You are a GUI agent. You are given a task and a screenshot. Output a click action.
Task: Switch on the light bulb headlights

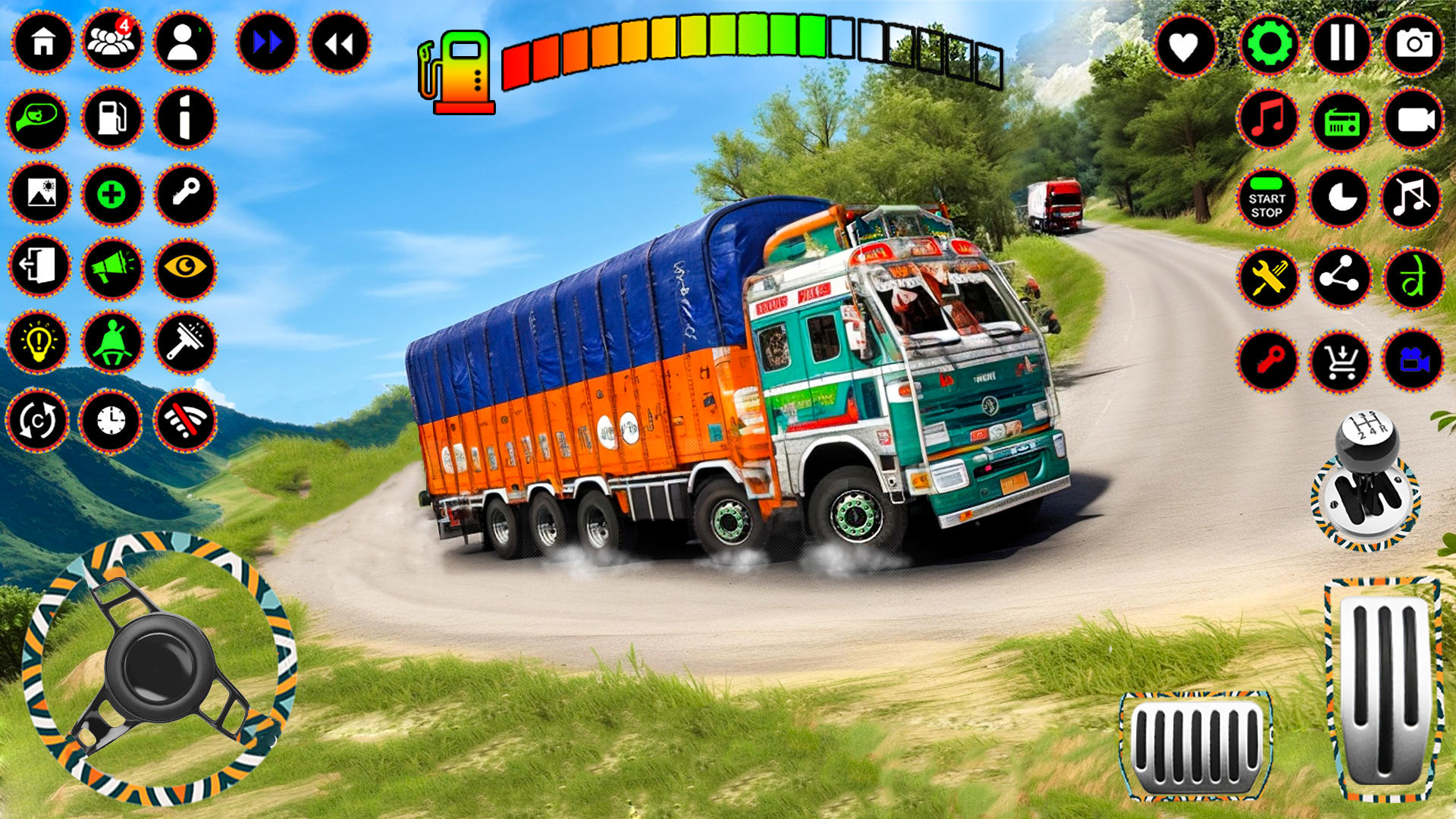pyautogui.click(x=38, y=342)
